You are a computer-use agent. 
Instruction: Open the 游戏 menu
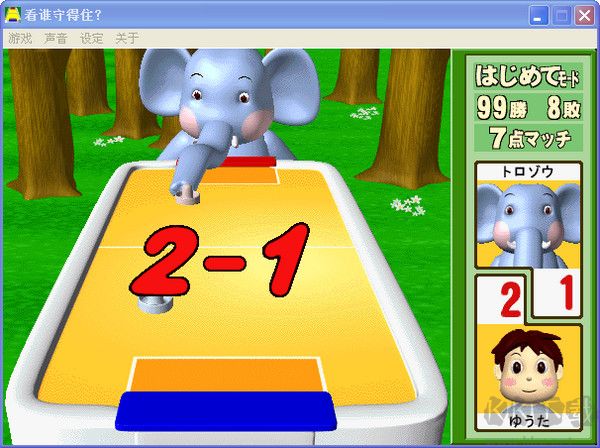(x=20, y=38)
